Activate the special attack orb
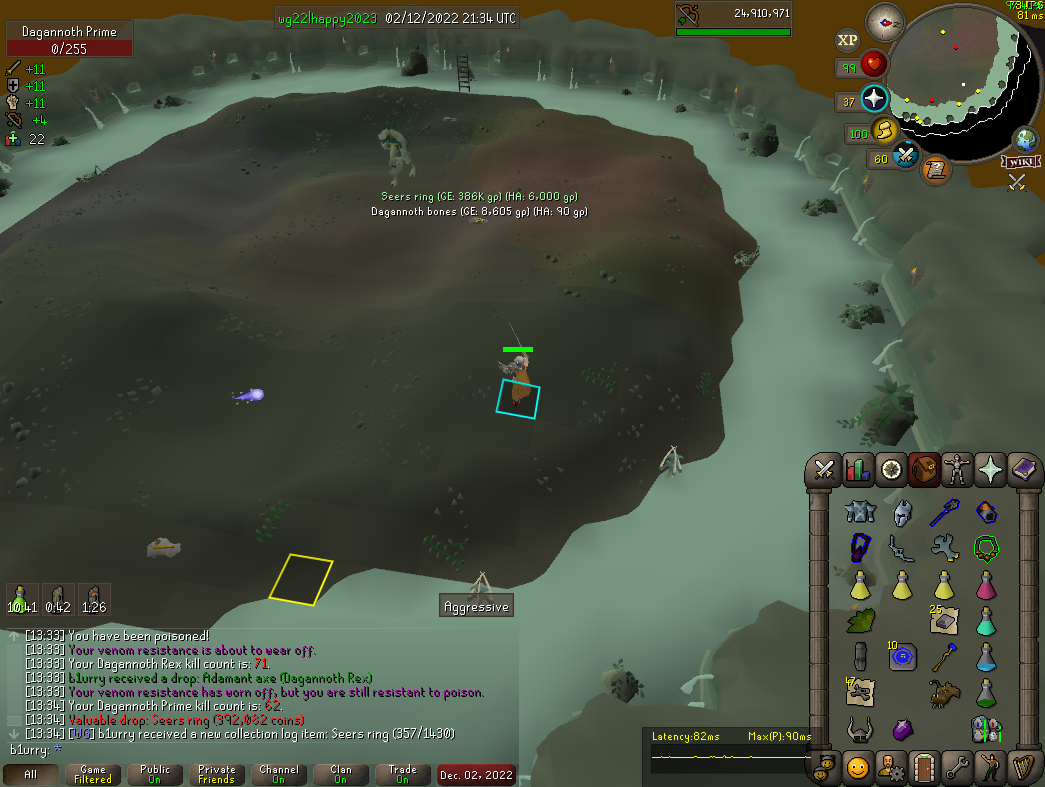The image size is (1045, 787). click(907, 156)
